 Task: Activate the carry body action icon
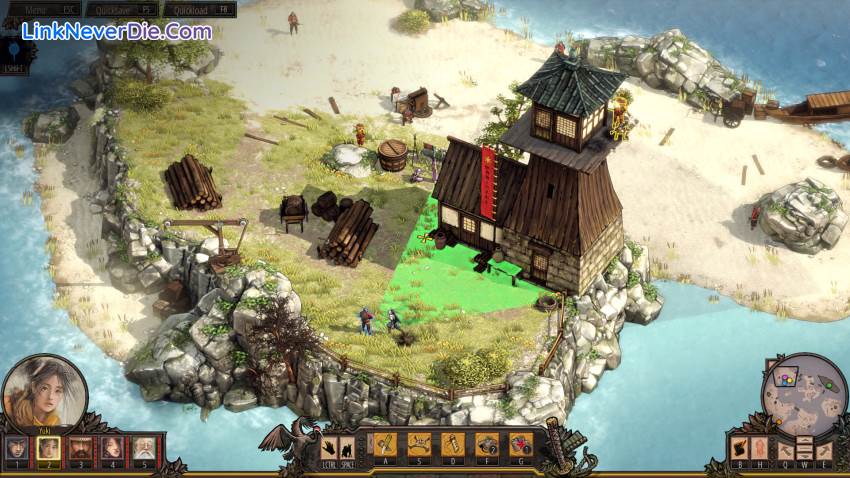click(739, 447)
